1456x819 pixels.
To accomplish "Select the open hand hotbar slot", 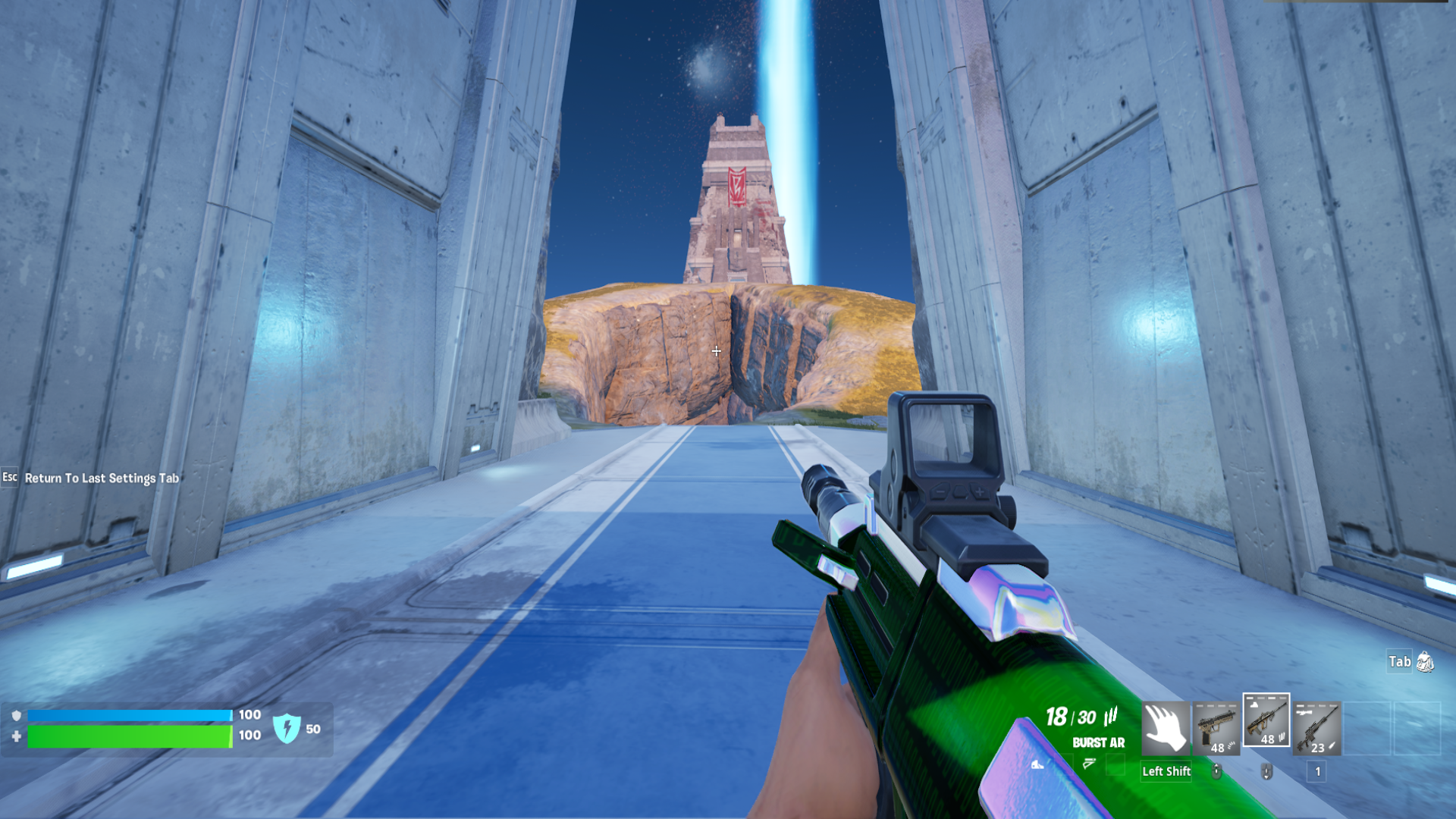I will click(x=1166, y=728).
